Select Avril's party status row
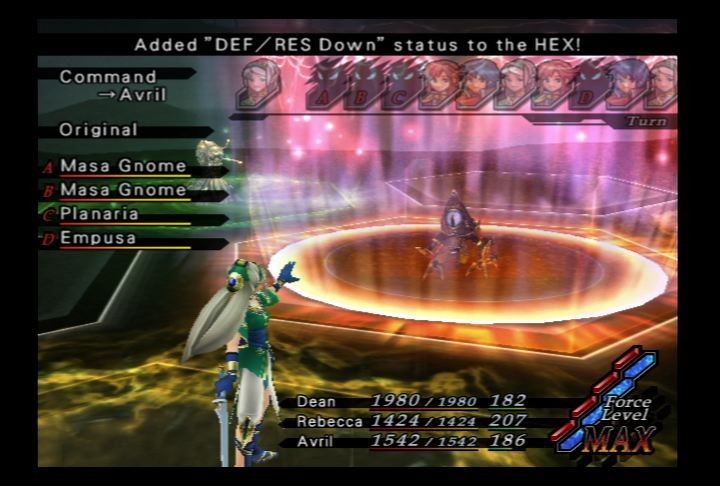Screen dimensions: 720x486 411,441
